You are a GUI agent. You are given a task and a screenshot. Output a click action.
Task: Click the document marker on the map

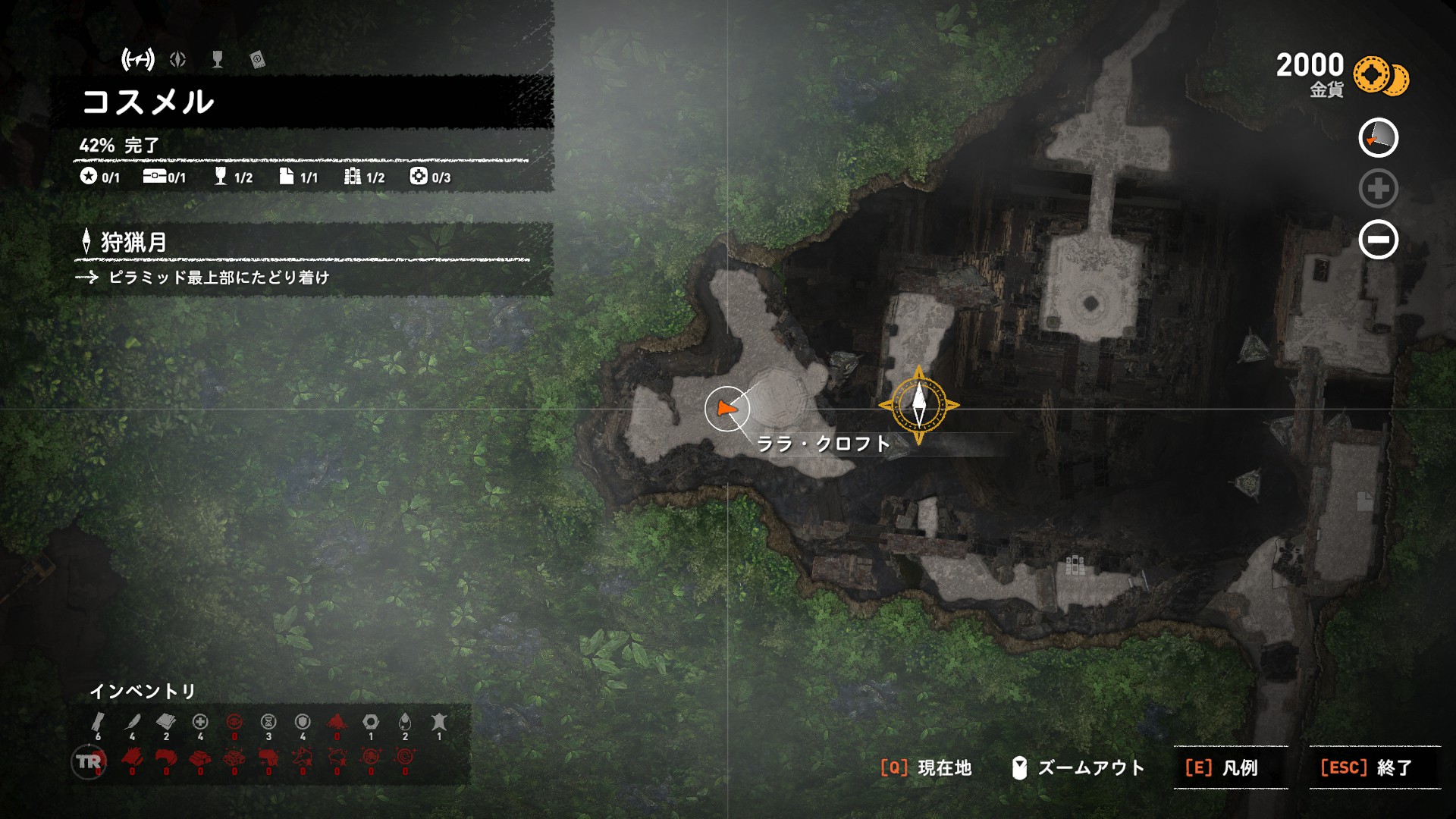tap(1364, 500)
